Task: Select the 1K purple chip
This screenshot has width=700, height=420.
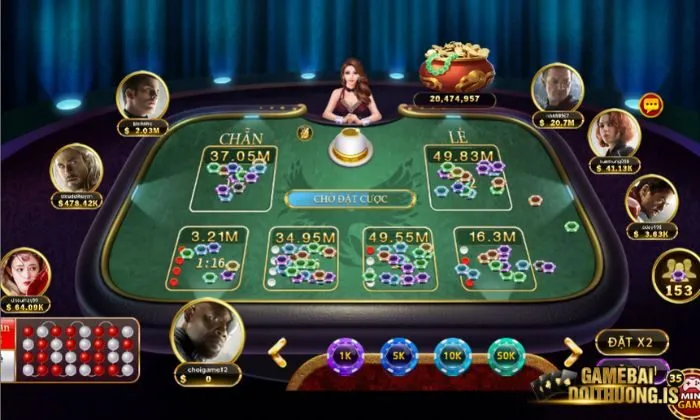Action: (345, 355)
